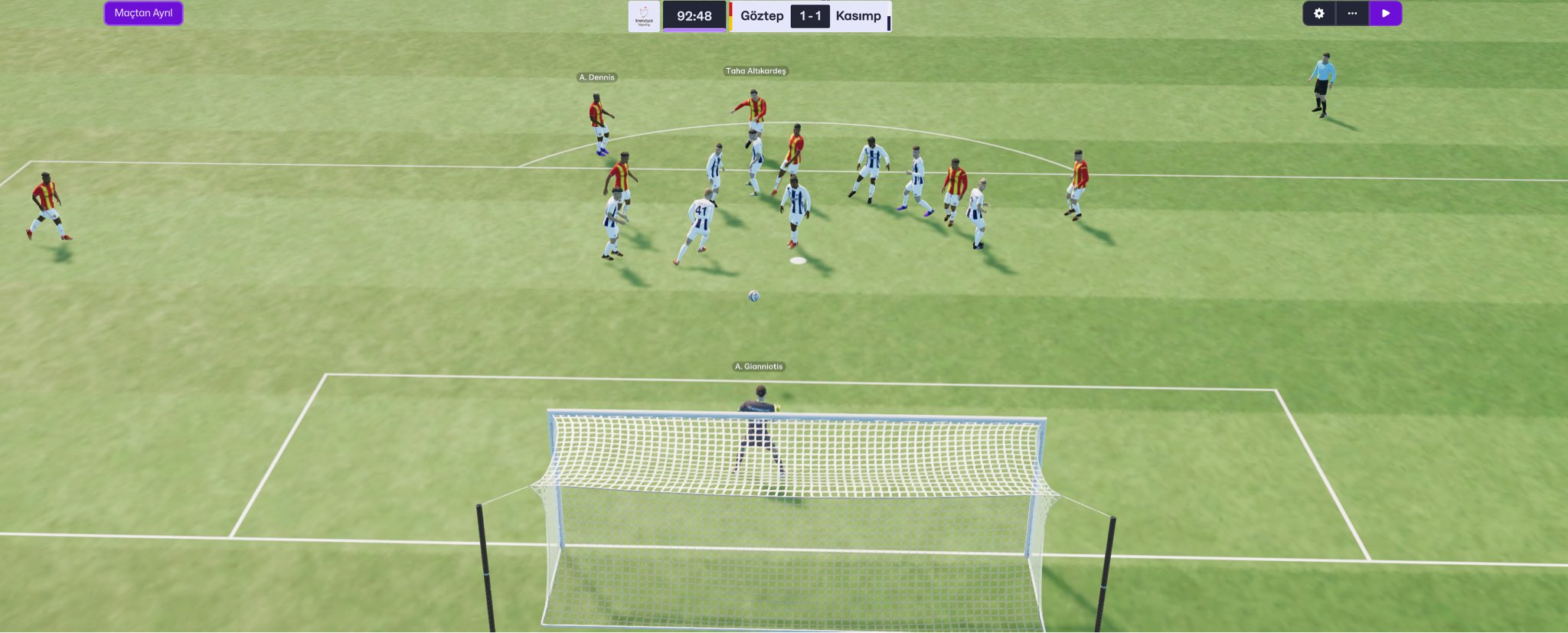The width and height of the screenshot is (1568, 633).
Task: Click the Maçtan Ayrıl button
Action: [x=143, y=13]
